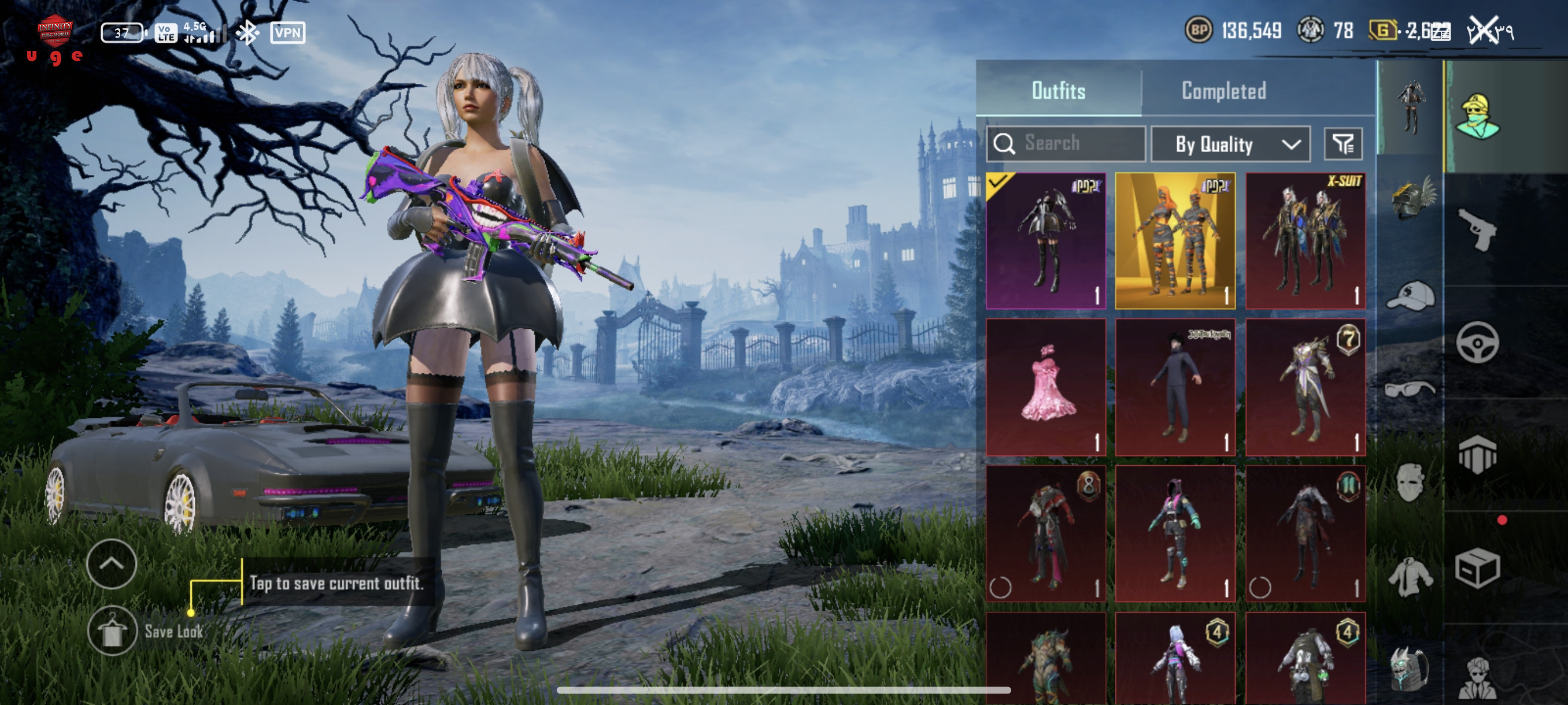Open the box crate inventory category

[1477, 569]
